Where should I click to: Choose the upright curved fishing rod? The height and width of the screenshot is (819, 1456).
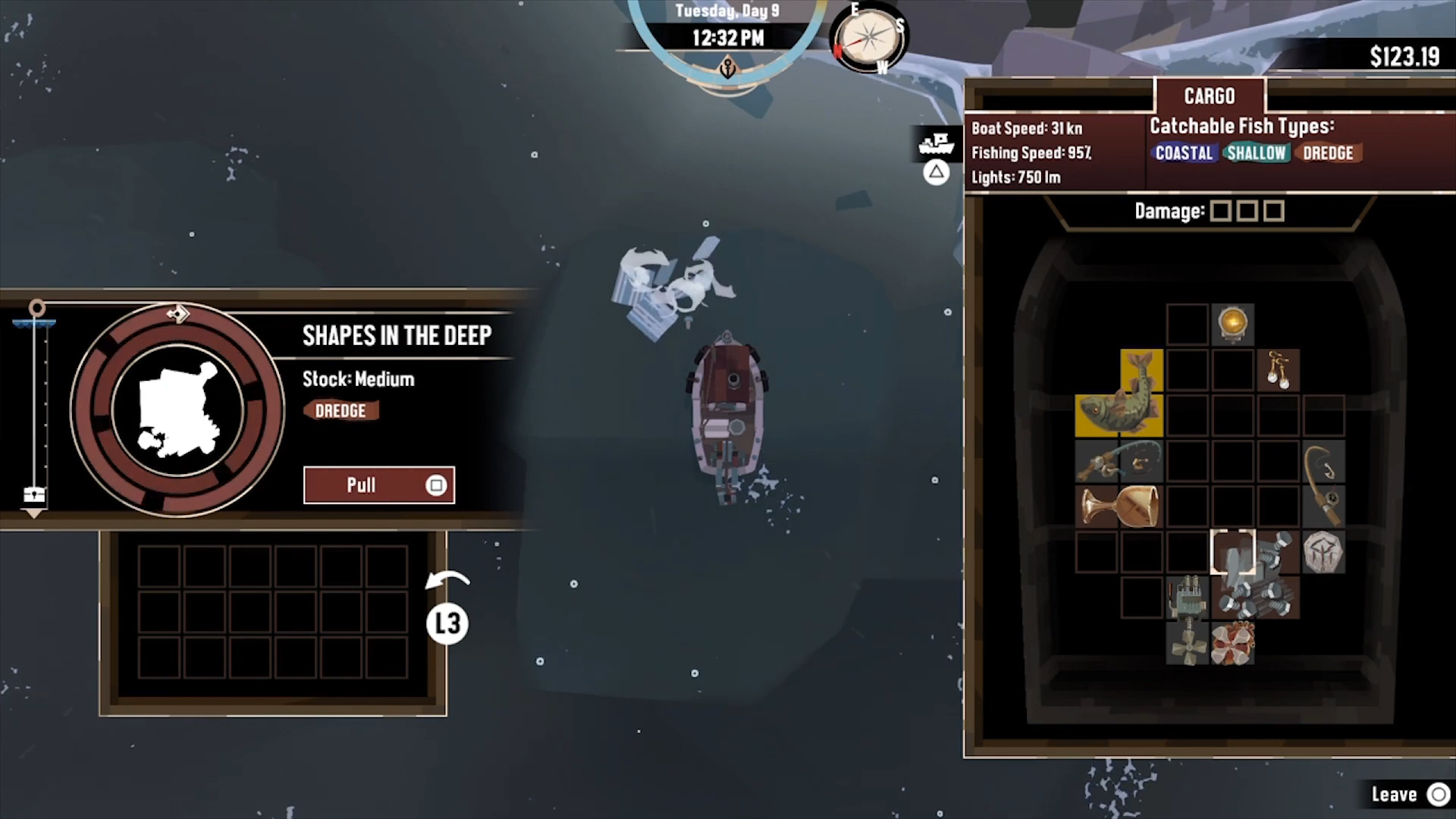(1324, 484)
